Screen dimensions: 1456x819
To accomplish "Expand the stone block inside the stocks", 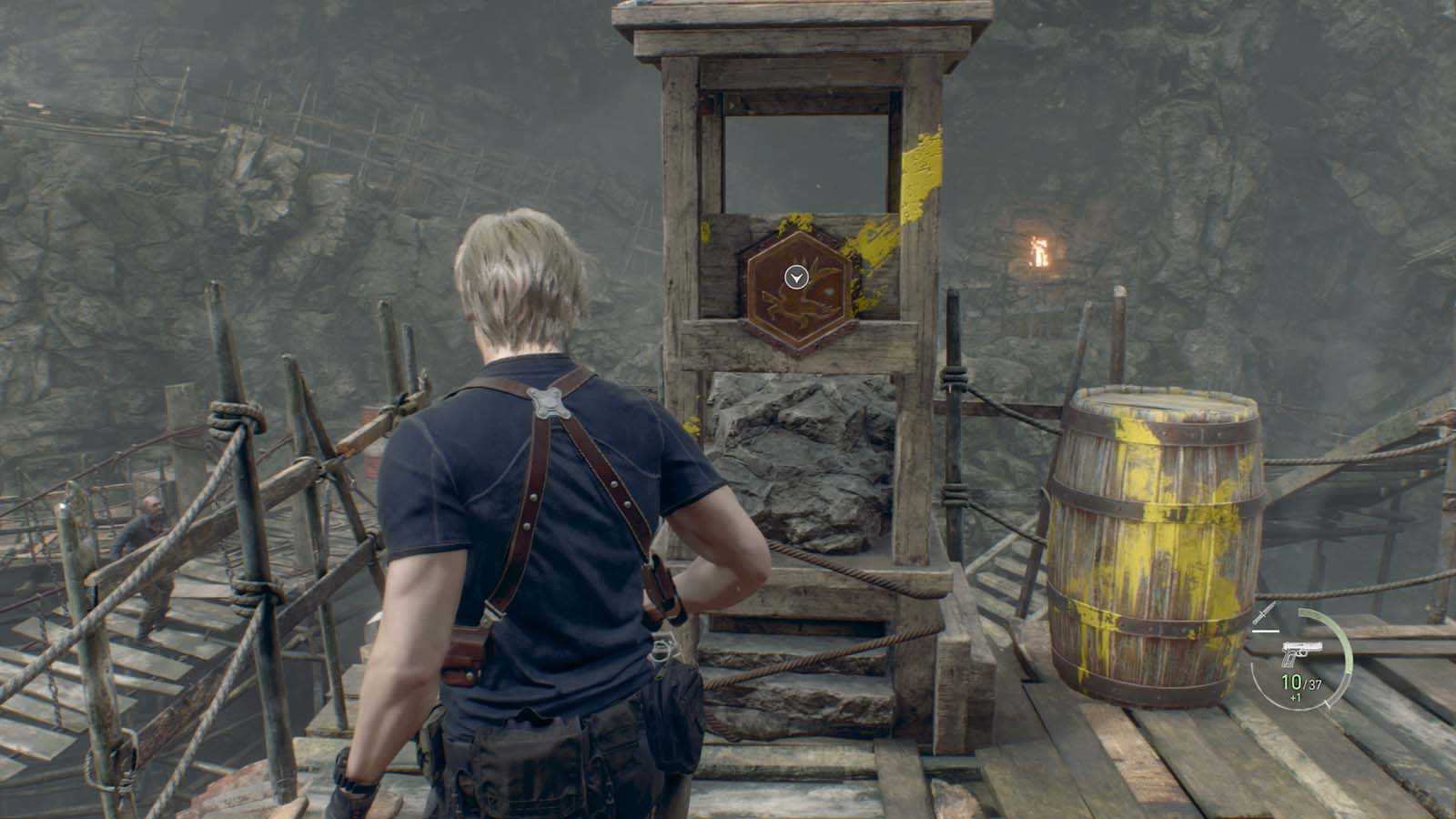I will coord(801,455).
